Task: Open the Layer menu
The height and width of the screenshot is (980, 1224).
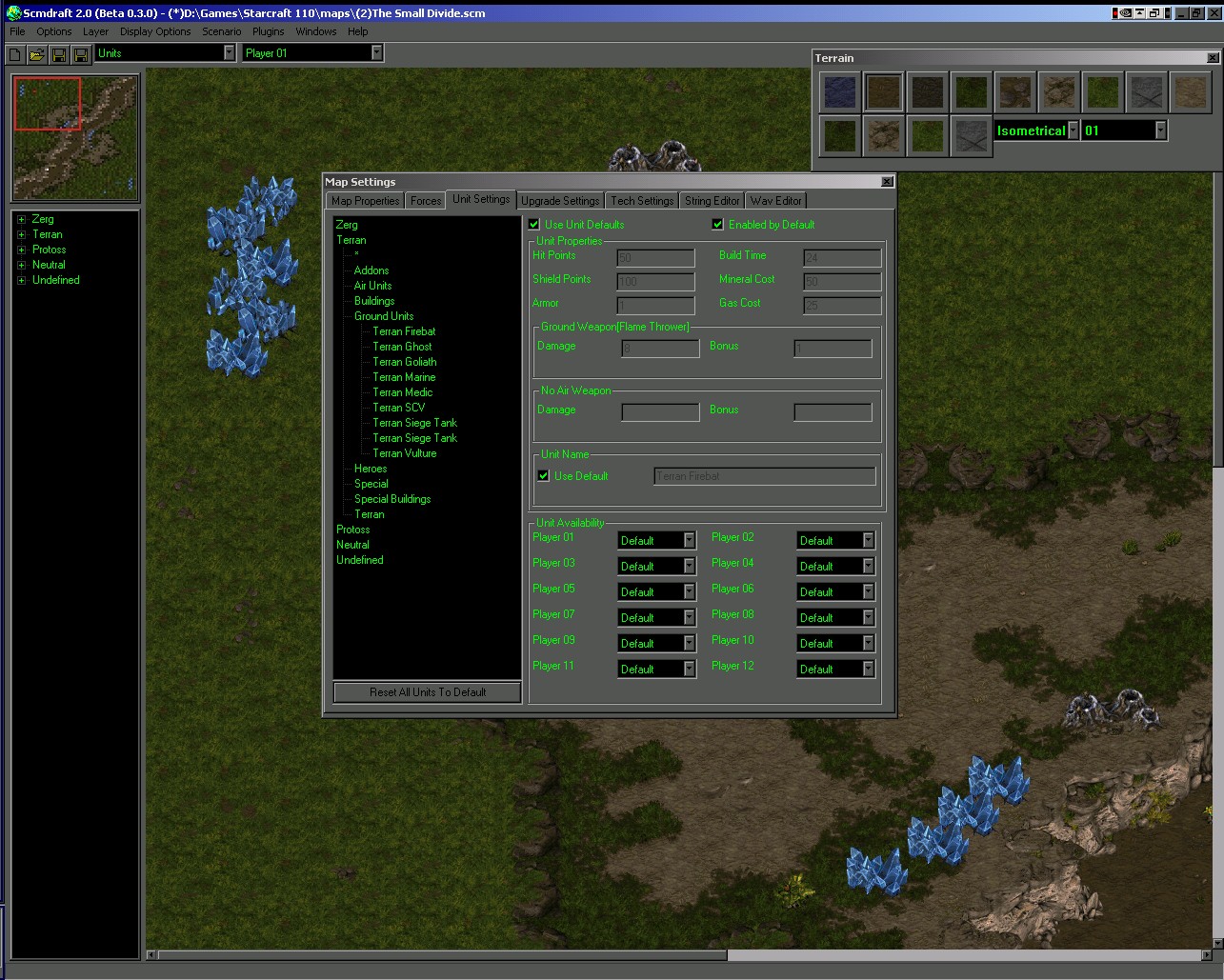Action: (x=95, y=31)
